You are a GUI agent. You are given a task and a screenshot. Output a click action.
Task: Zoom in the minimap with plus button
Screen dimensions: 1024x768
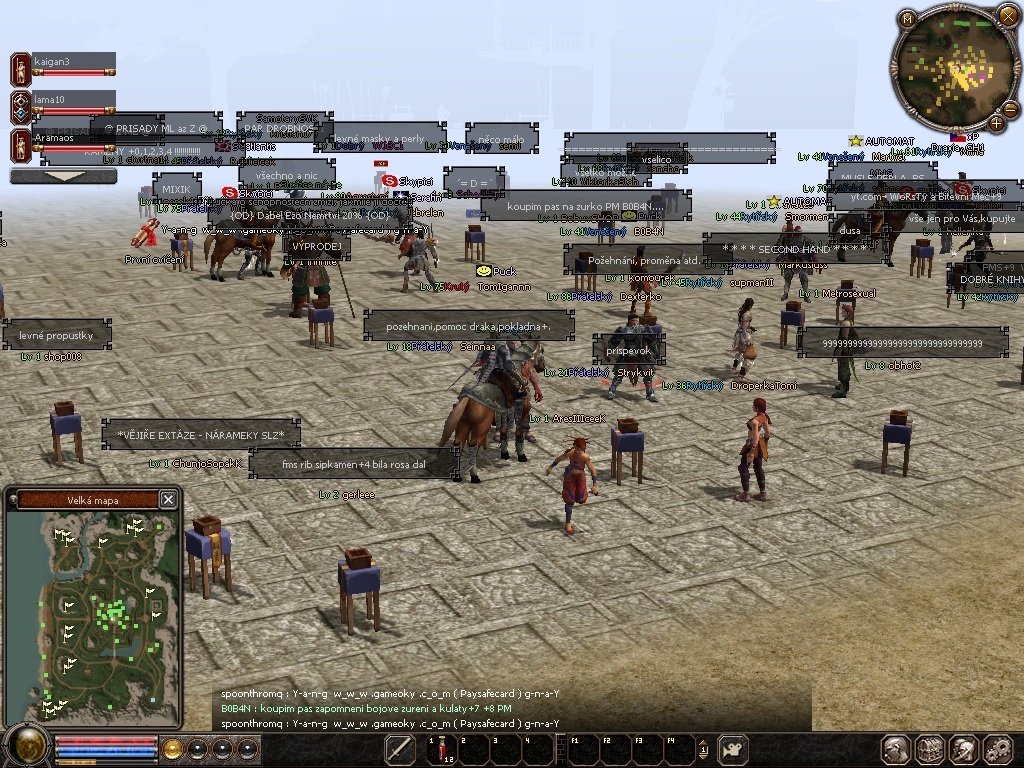pyautogui.click(x=997, y=122)
